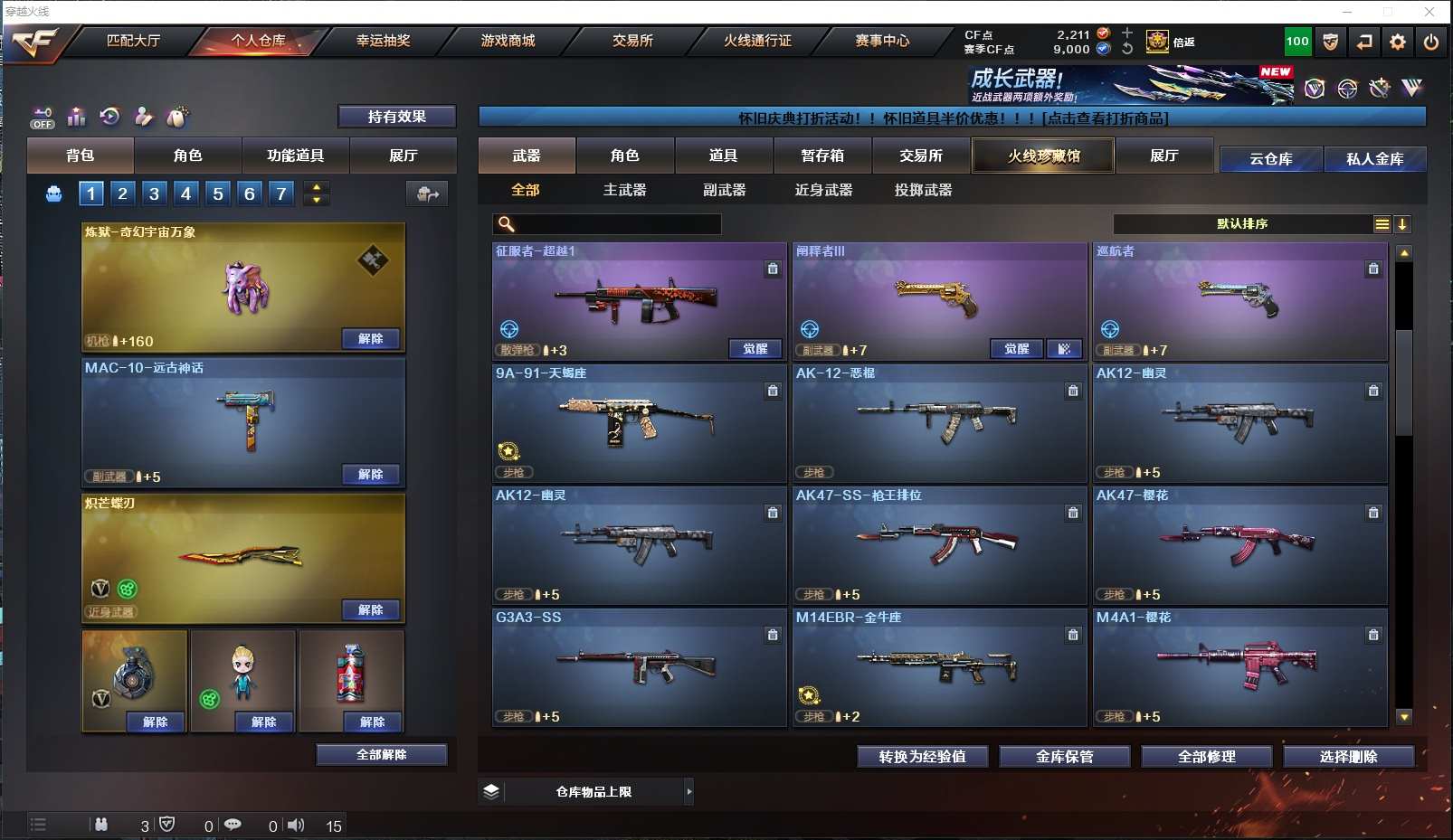Go to 游戏商城 game shop
1453x840 pixels.
point(508,41)
